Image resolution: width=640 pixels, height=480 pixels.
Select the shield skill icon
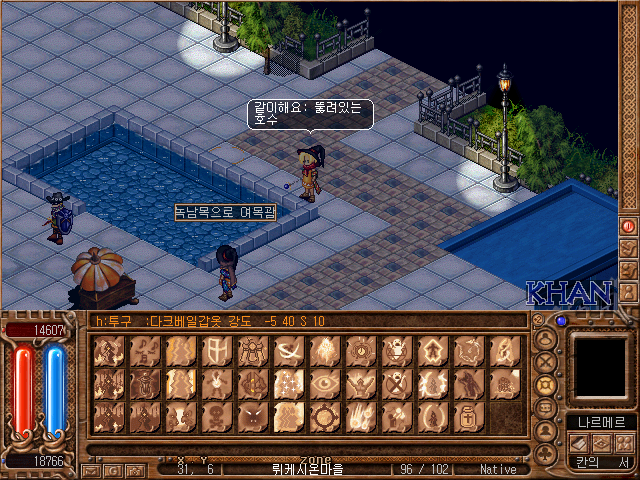[x=216, y=350]
